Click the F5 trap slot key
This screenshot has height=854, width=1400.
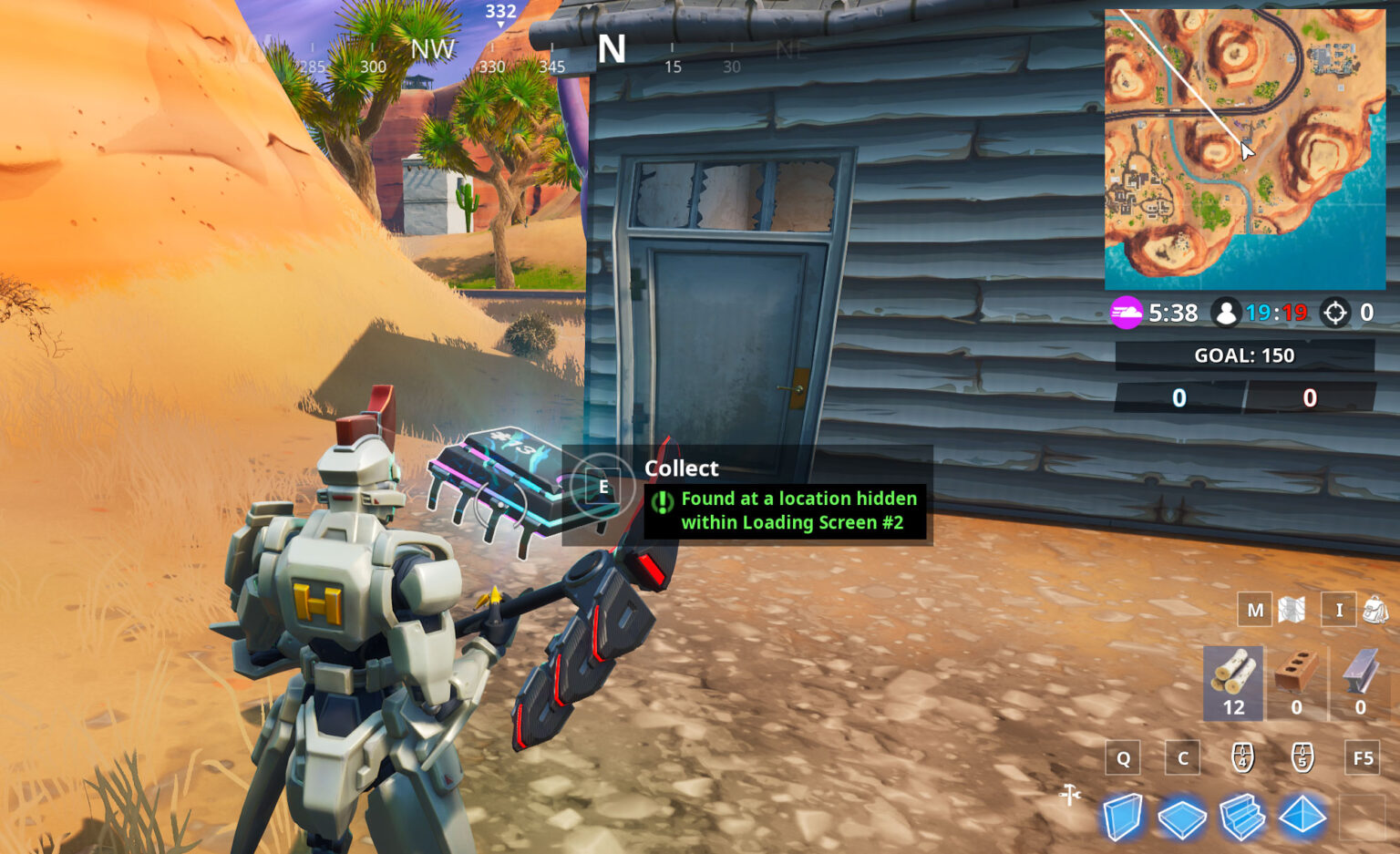(x=1364, y=757)
